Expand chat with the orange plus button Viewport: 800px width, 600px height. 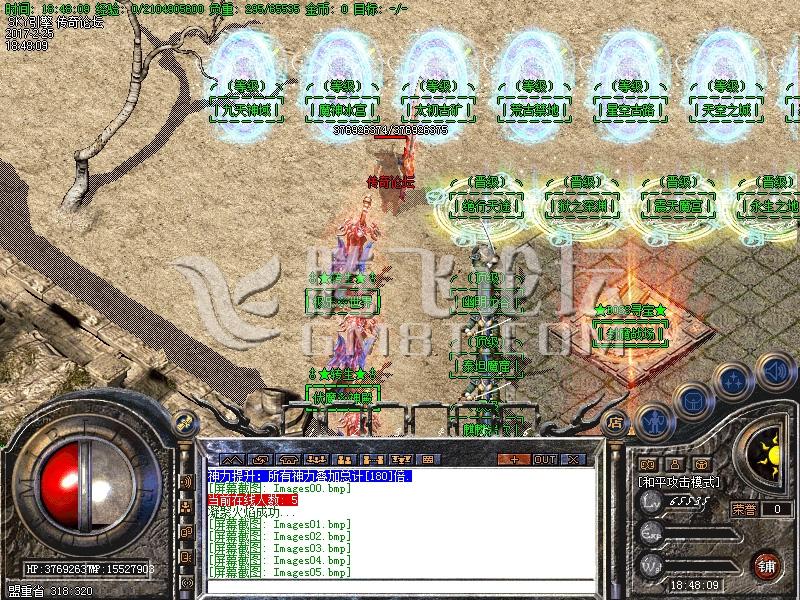click(514, 459)
